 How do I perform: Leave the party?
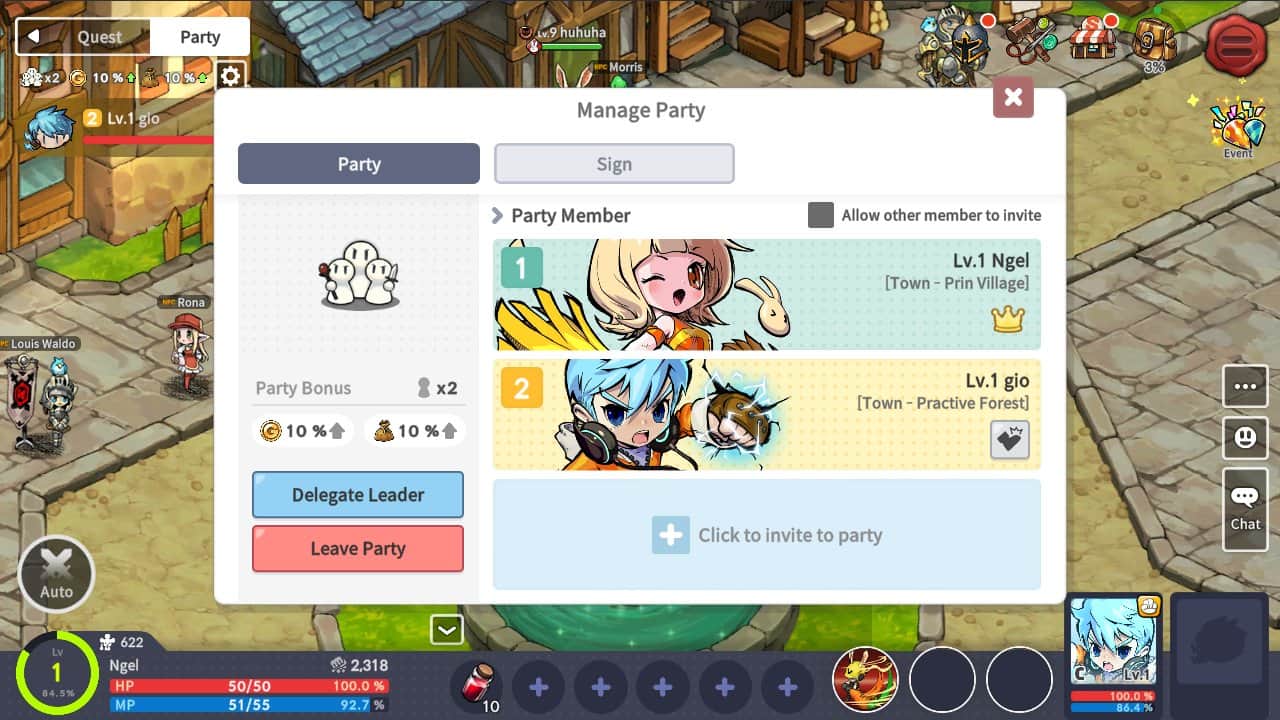358,549
